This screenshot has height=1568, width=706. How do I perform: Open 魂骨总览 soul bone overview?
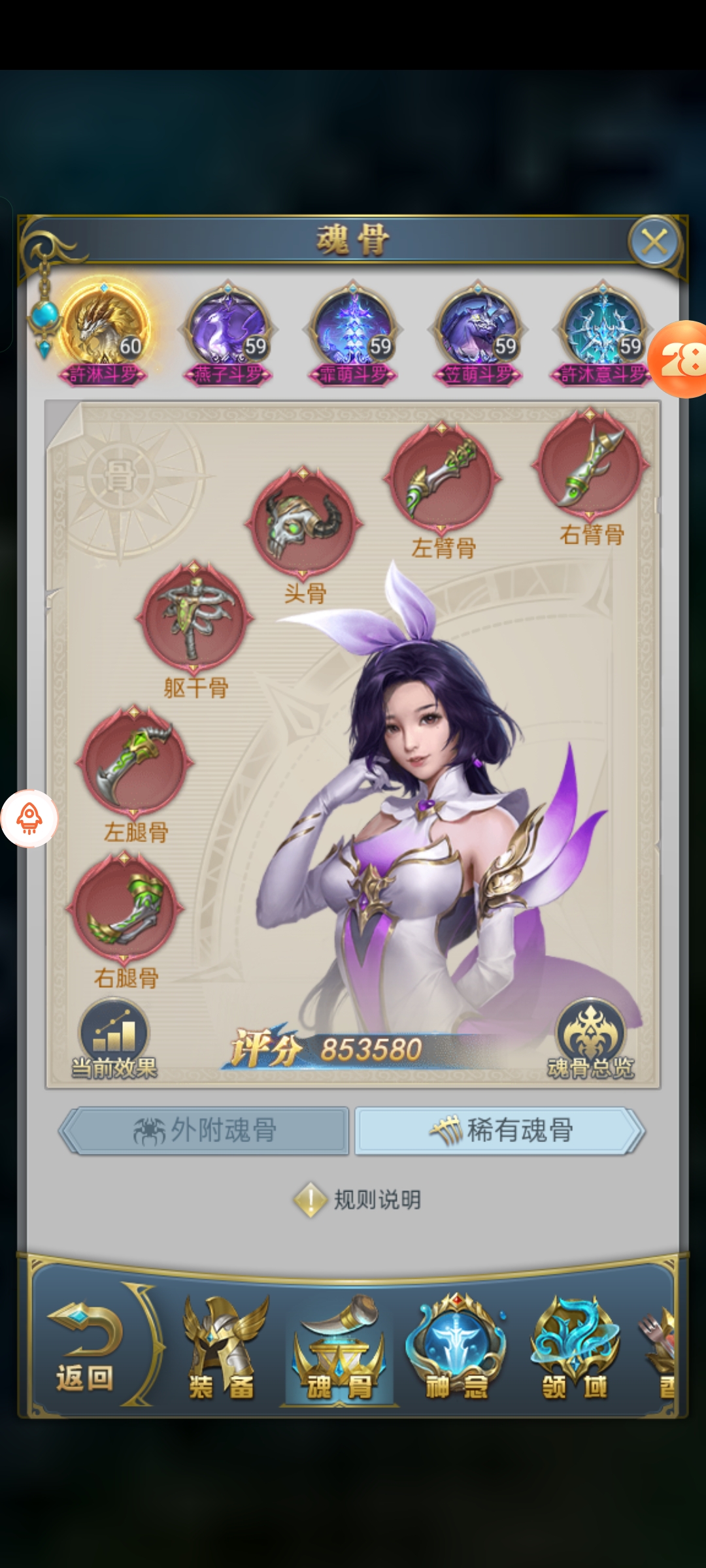(x=590, y=1039)
